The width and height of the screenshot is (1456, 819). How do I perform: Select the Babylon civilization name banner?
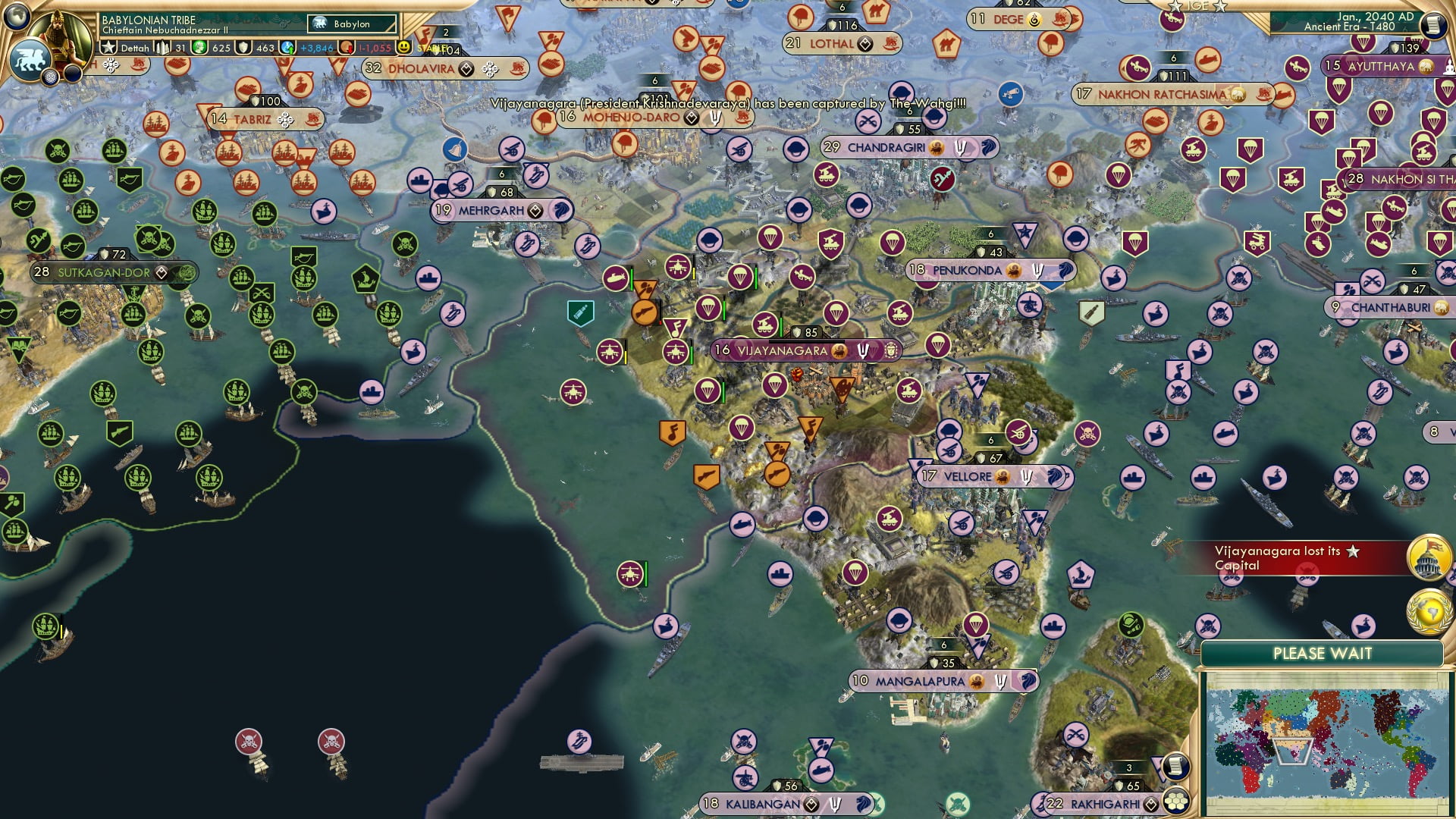[351, 24]
